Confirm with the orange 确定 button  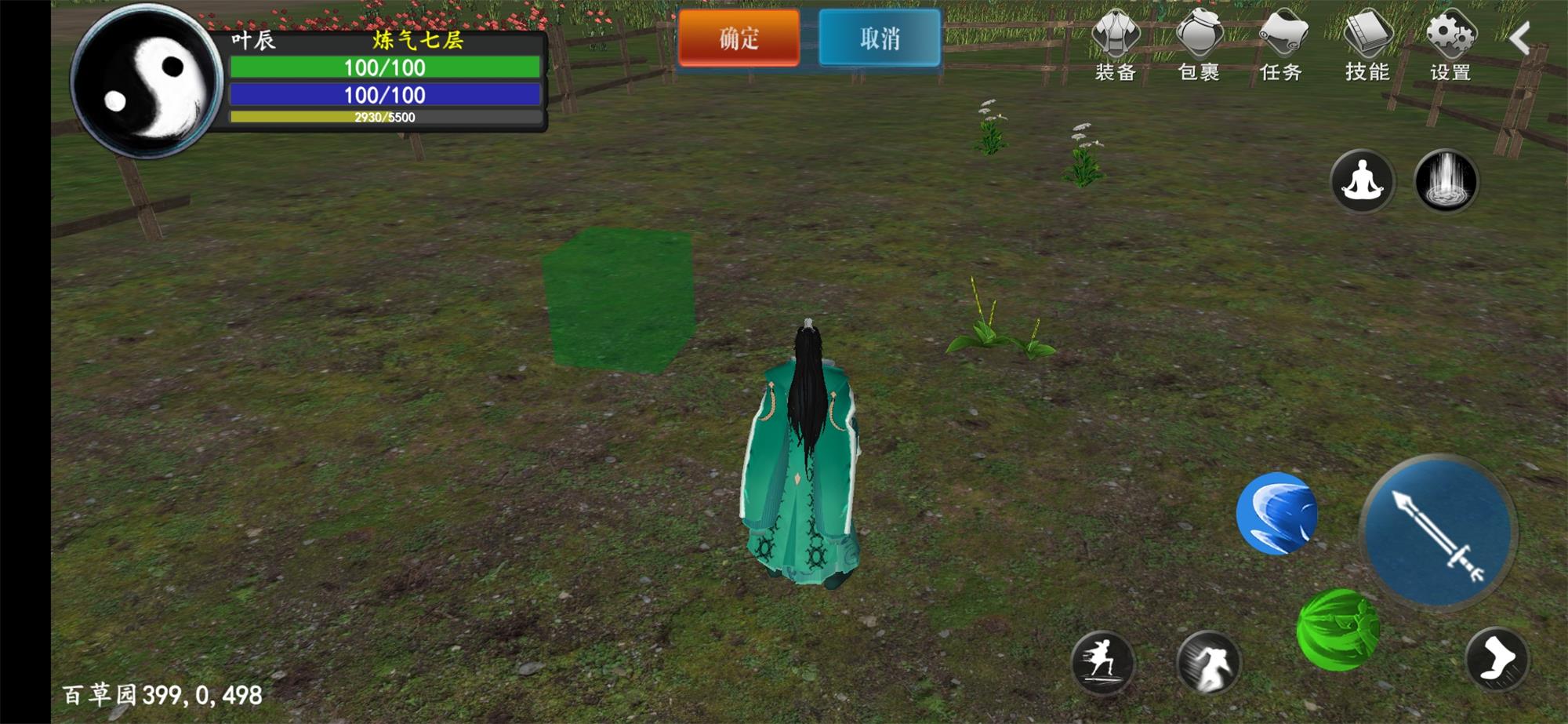pyautogui.click(x=739, y=38)
